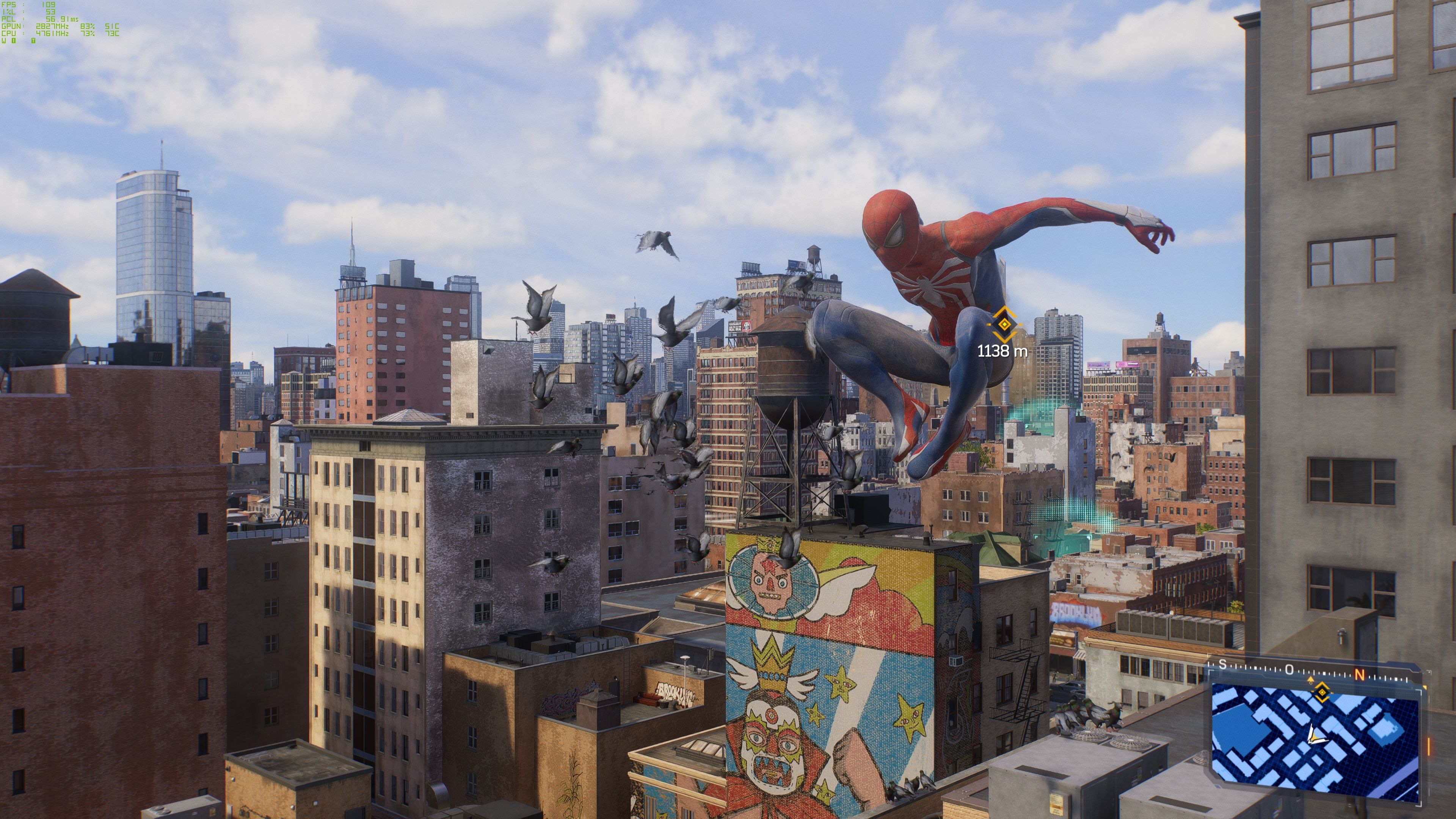Select the objective icon on the minimap
The width and height of the screenshot is (1456, 819).
(x=1323, y=693)
